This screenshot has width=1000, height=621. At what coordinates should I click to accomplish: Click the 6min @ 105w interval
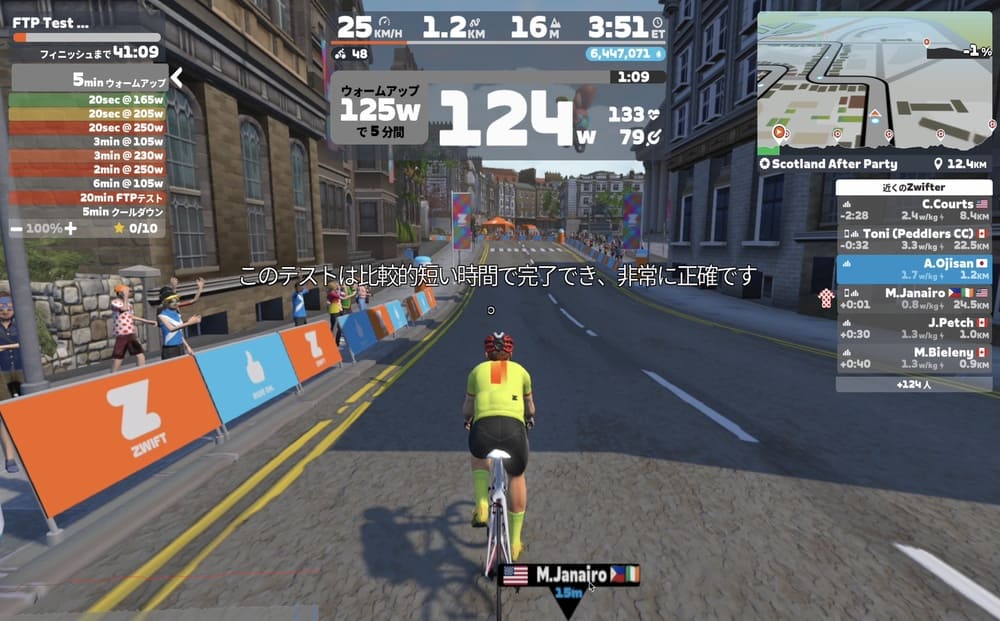88,184
